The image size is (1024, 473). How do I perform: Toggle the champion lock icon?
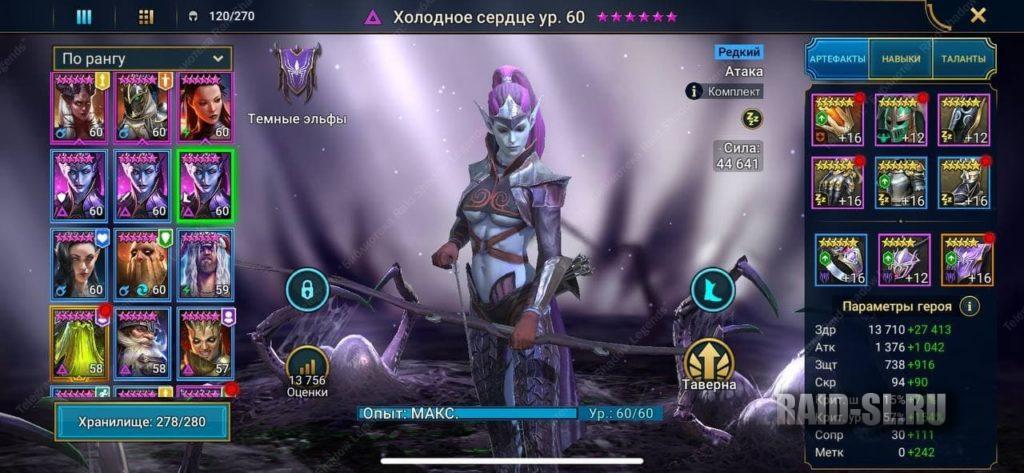click(x=307, y=290)
